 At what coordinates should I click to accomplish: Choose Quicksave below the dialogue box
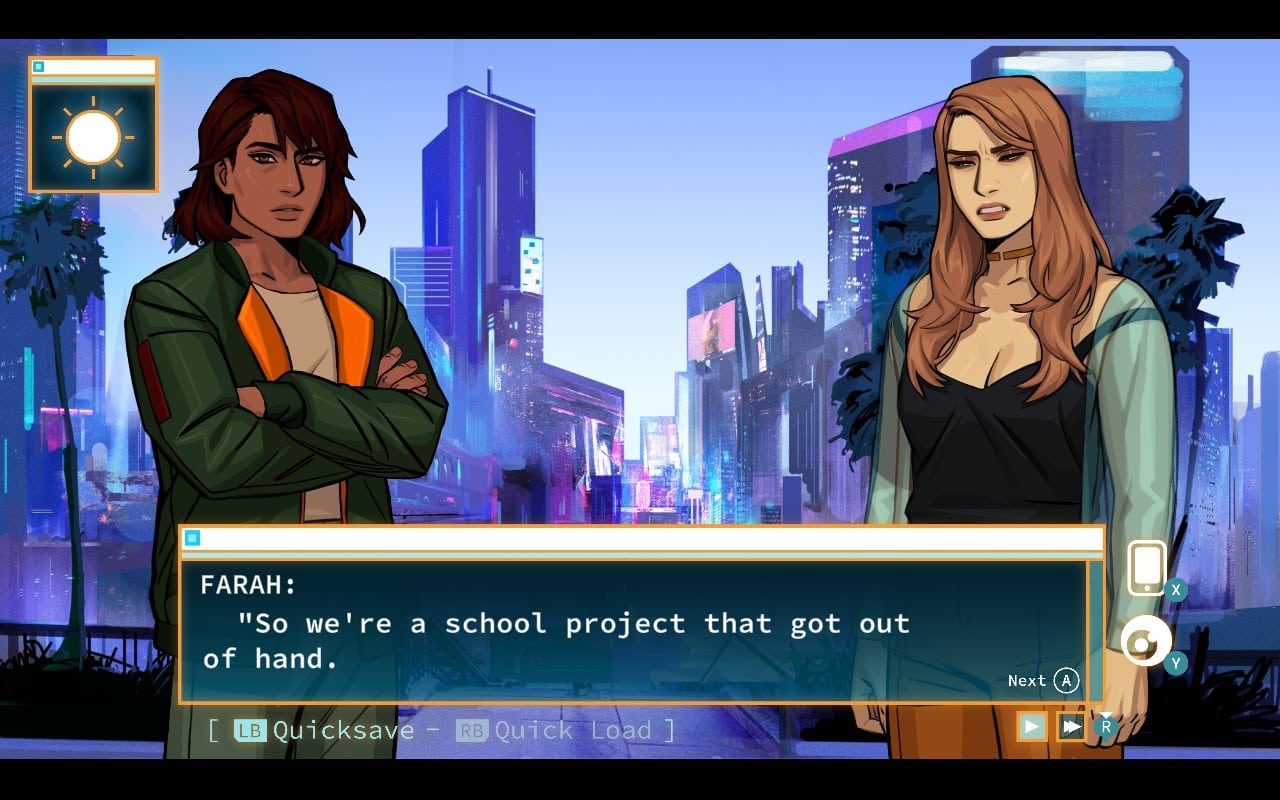pyautogui.click(x=324, y=730)
